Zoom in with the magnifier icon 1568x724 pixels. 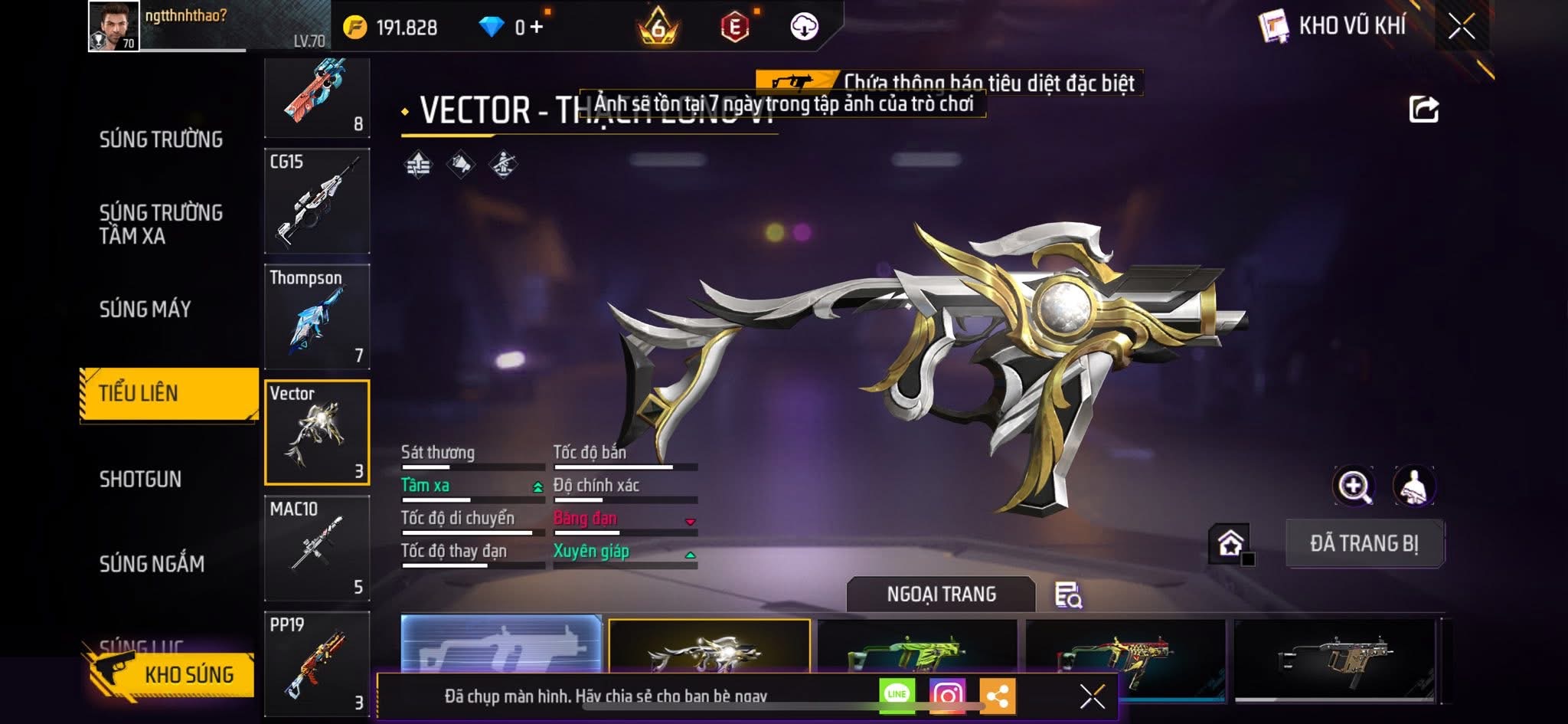click(x=1354, y=486)
